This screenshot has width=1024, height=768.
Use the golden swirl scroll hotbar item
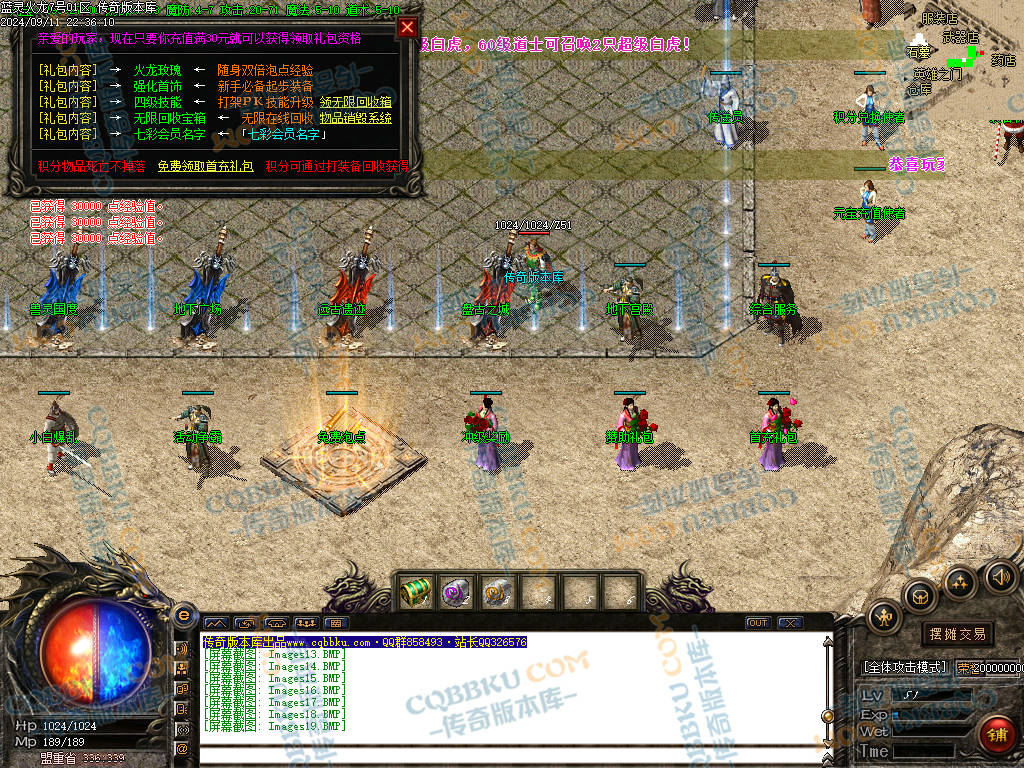coord(498,593)
